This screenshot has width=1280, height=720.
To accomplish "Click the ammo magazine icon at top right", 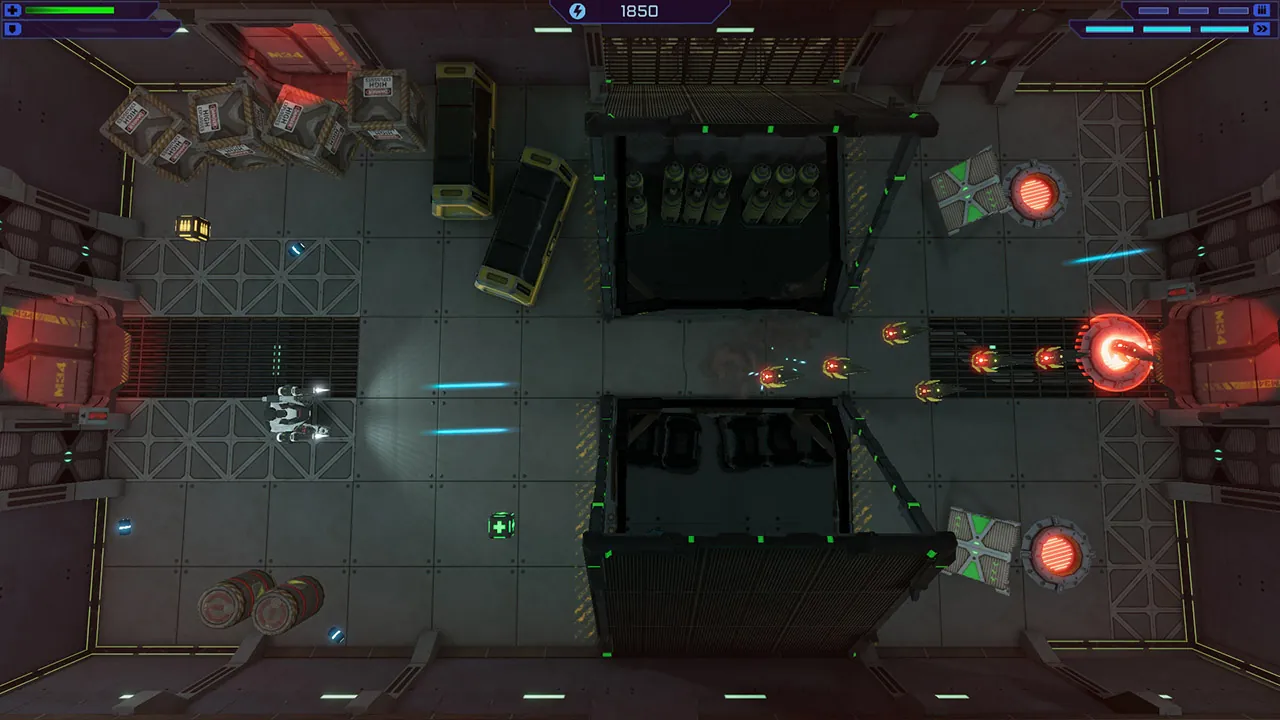I will [x=1262, y=10].
